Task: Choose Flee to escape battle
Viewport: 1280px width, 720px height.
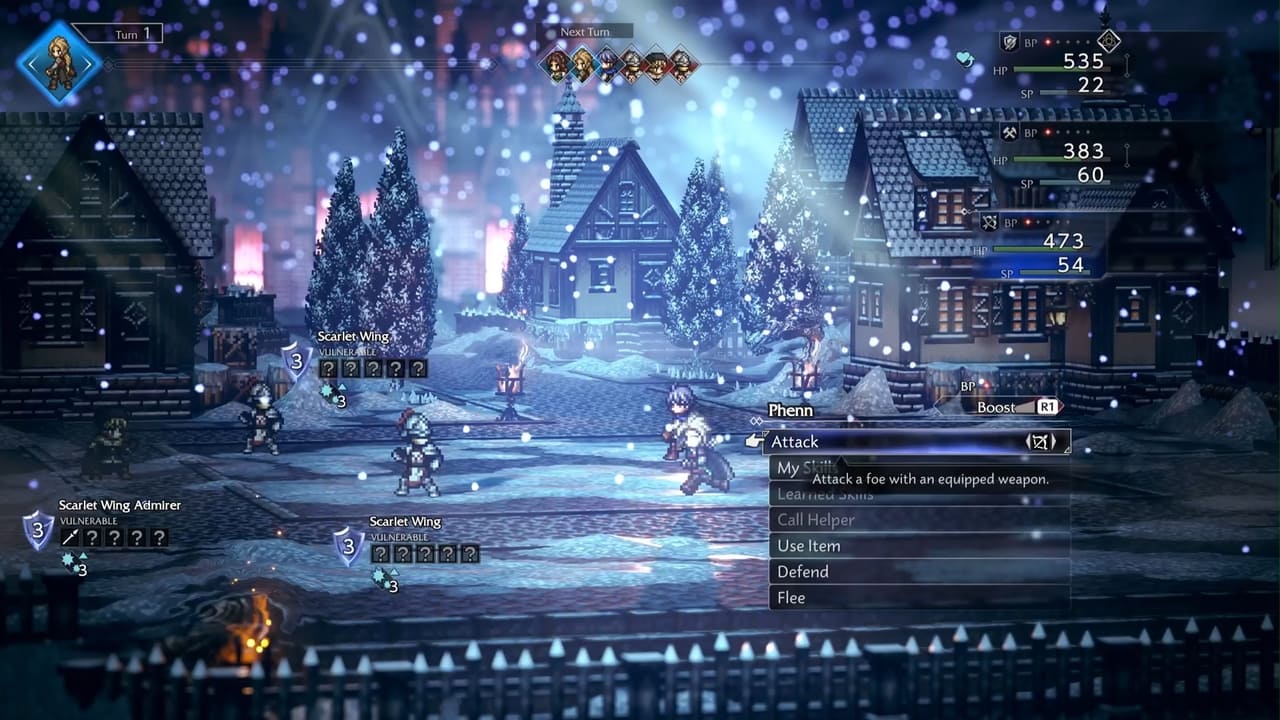Action: pos(791,598)
